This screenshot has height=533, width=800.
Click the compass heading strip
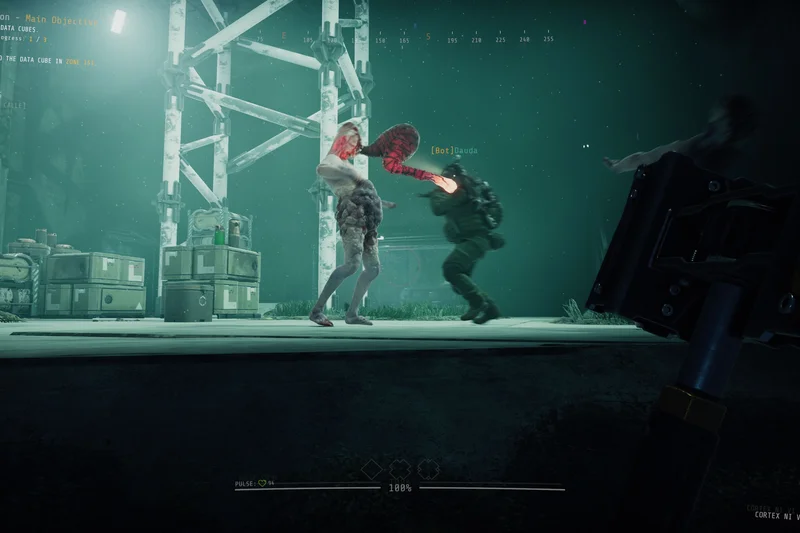(400, 38)
